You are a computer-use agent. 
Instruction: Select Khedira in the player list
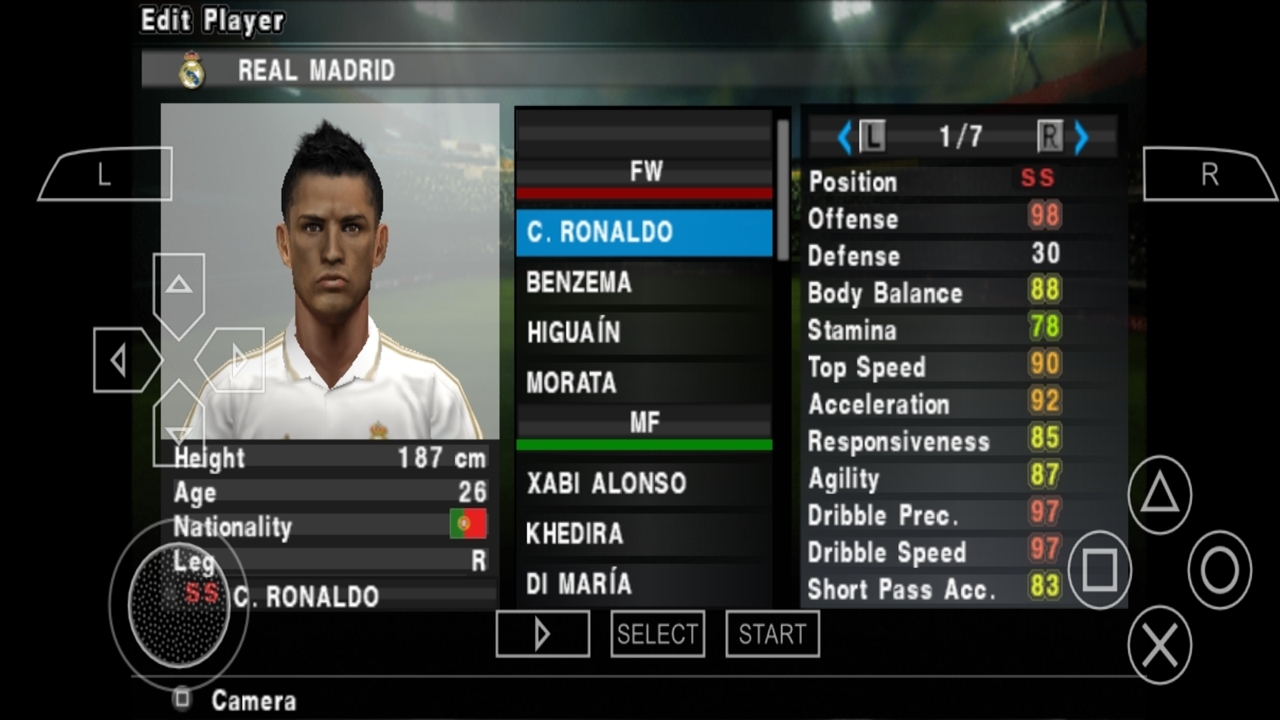[x=644, y=533]
